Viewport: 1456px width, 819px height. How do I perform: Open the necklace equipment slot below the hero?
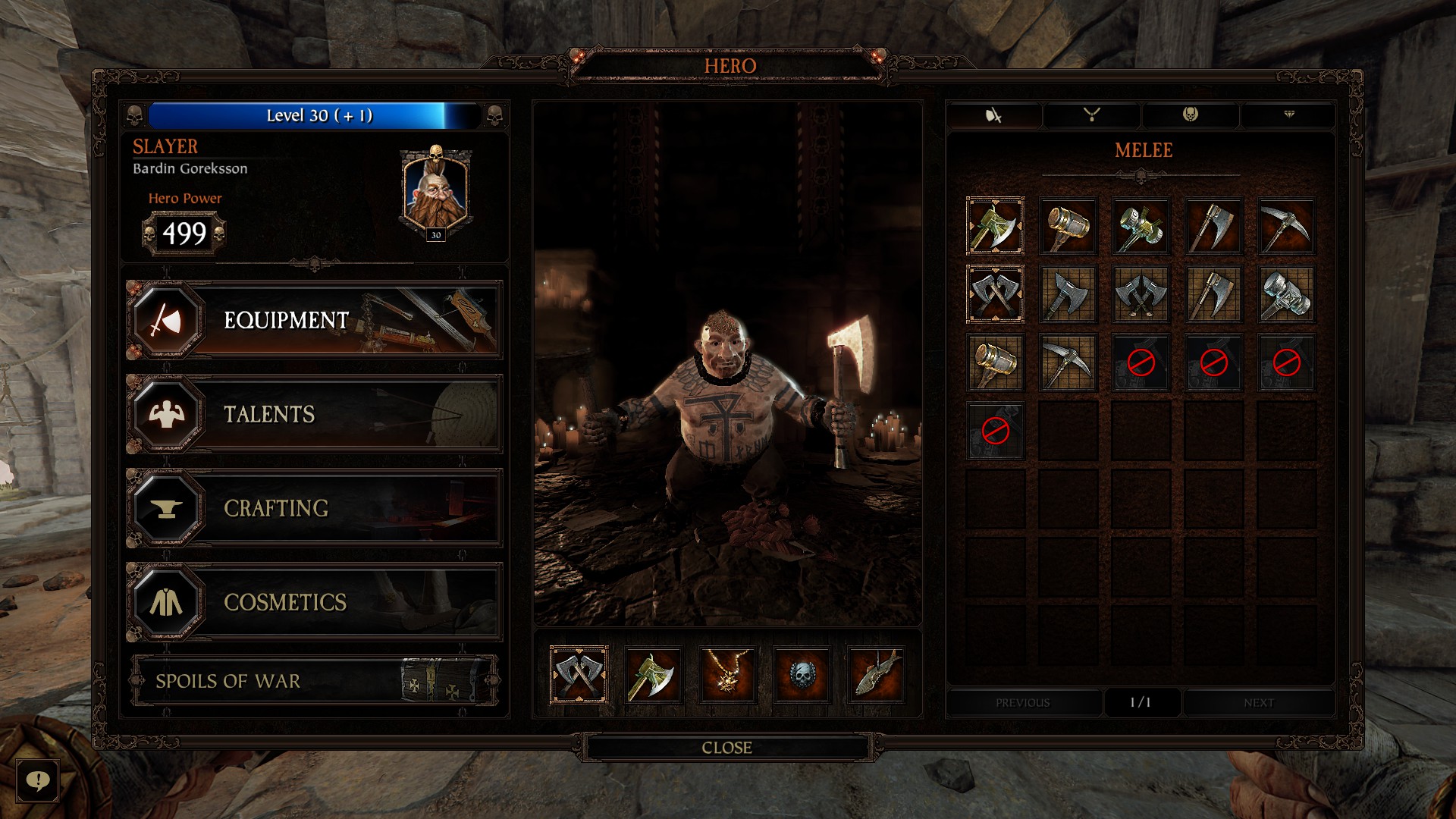coord(728,675)
